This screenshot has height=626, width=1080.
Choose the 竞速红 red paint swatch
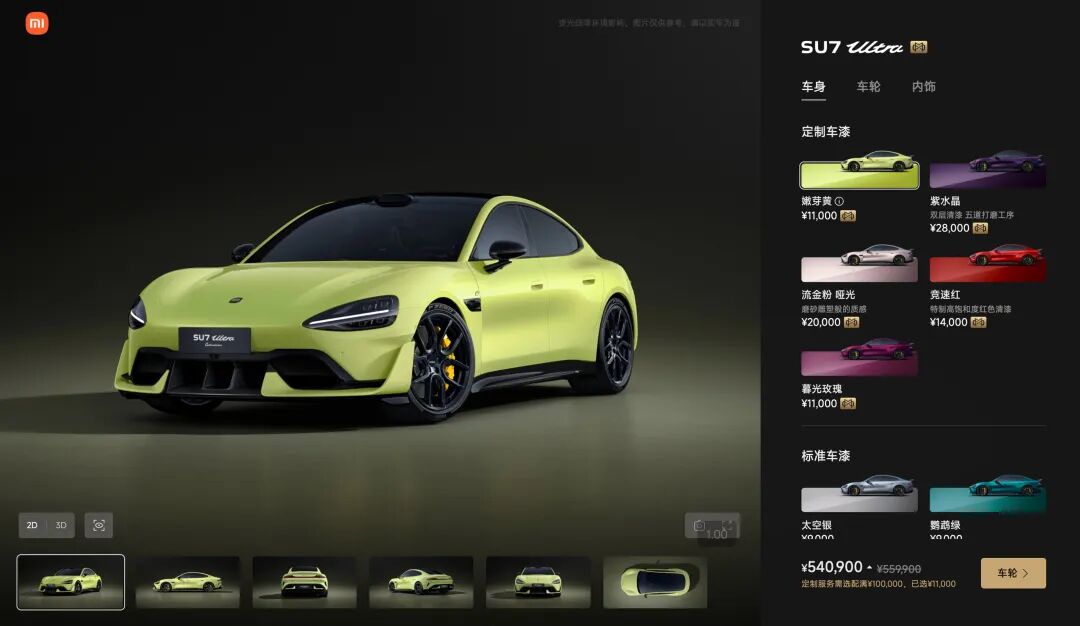tap(988, 269)
